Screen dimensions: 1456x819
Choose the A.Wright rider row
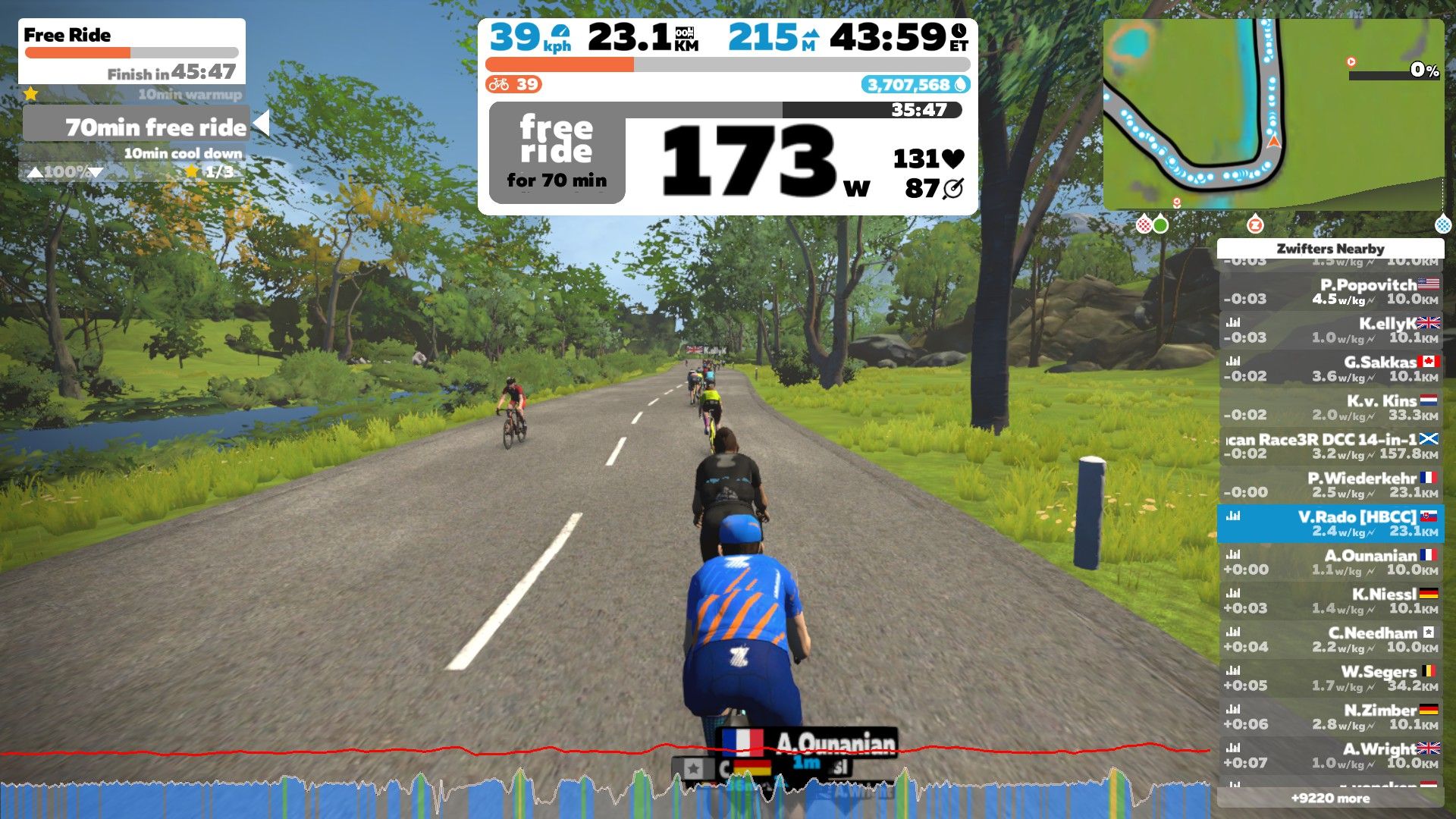[x=1331, y=755]
